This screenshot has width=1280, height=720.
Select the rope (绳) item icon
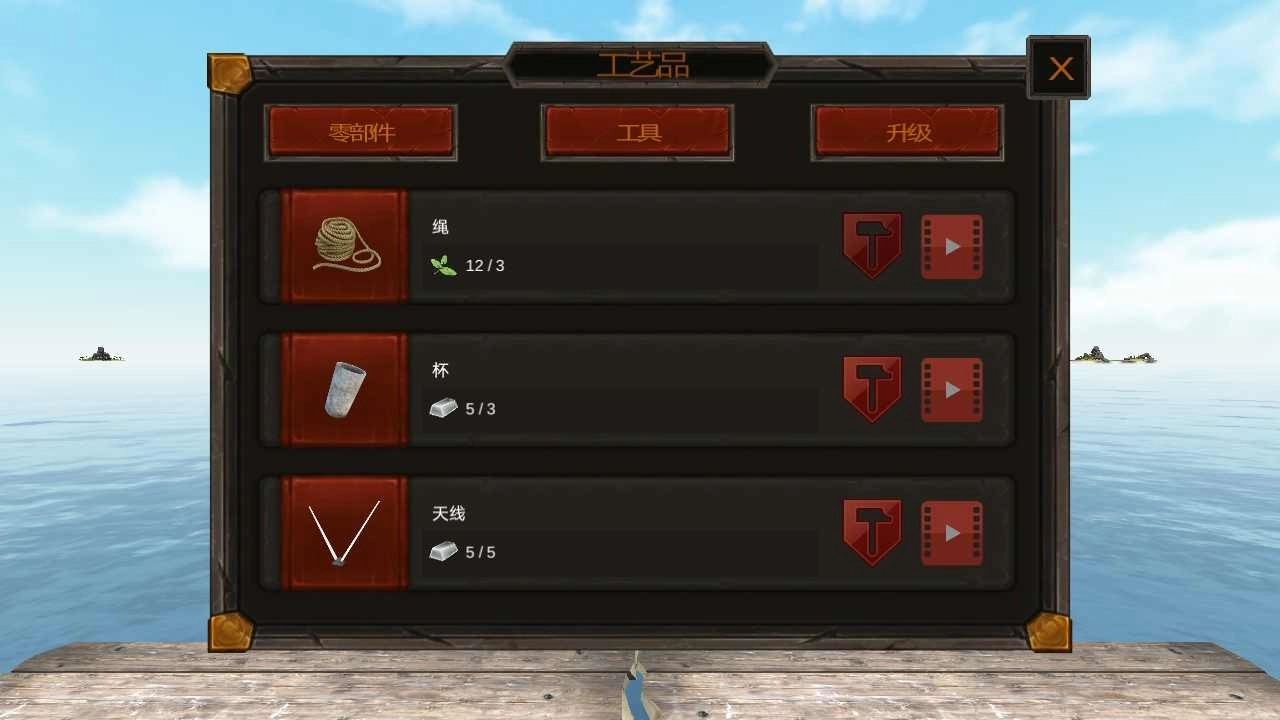pyautogui.click(x=344, y=243)
